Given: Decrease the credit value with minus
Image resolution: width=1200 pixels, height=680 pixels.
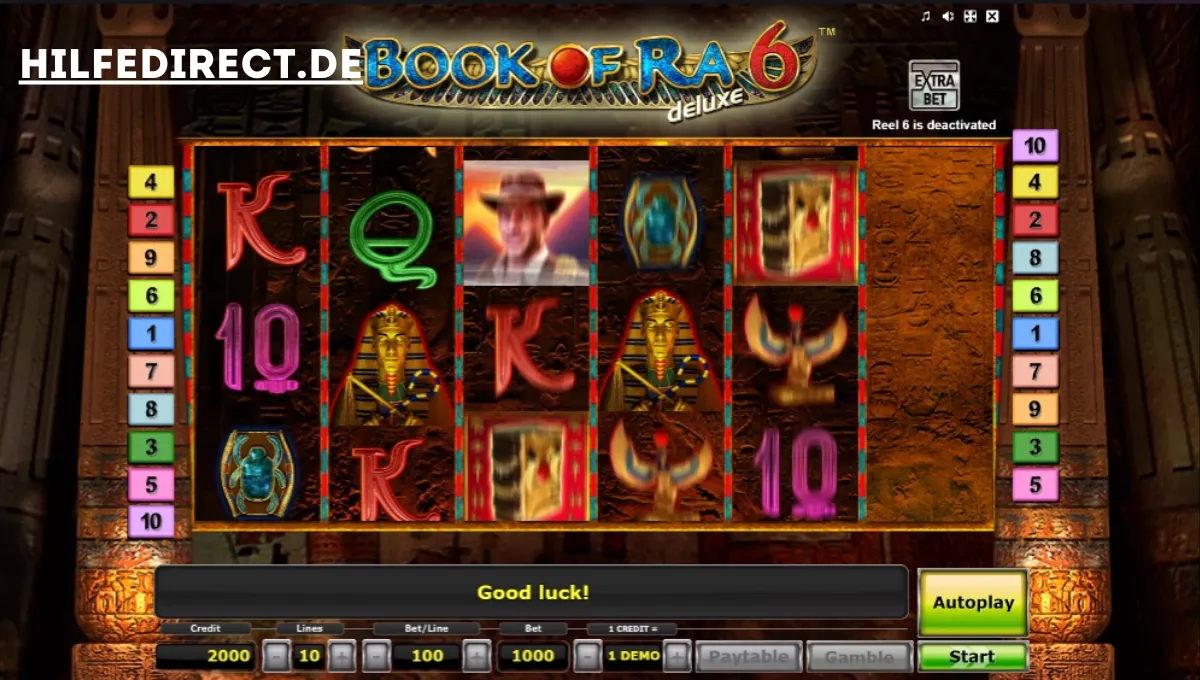Looking at the screenshot, I should pos(589,657).
